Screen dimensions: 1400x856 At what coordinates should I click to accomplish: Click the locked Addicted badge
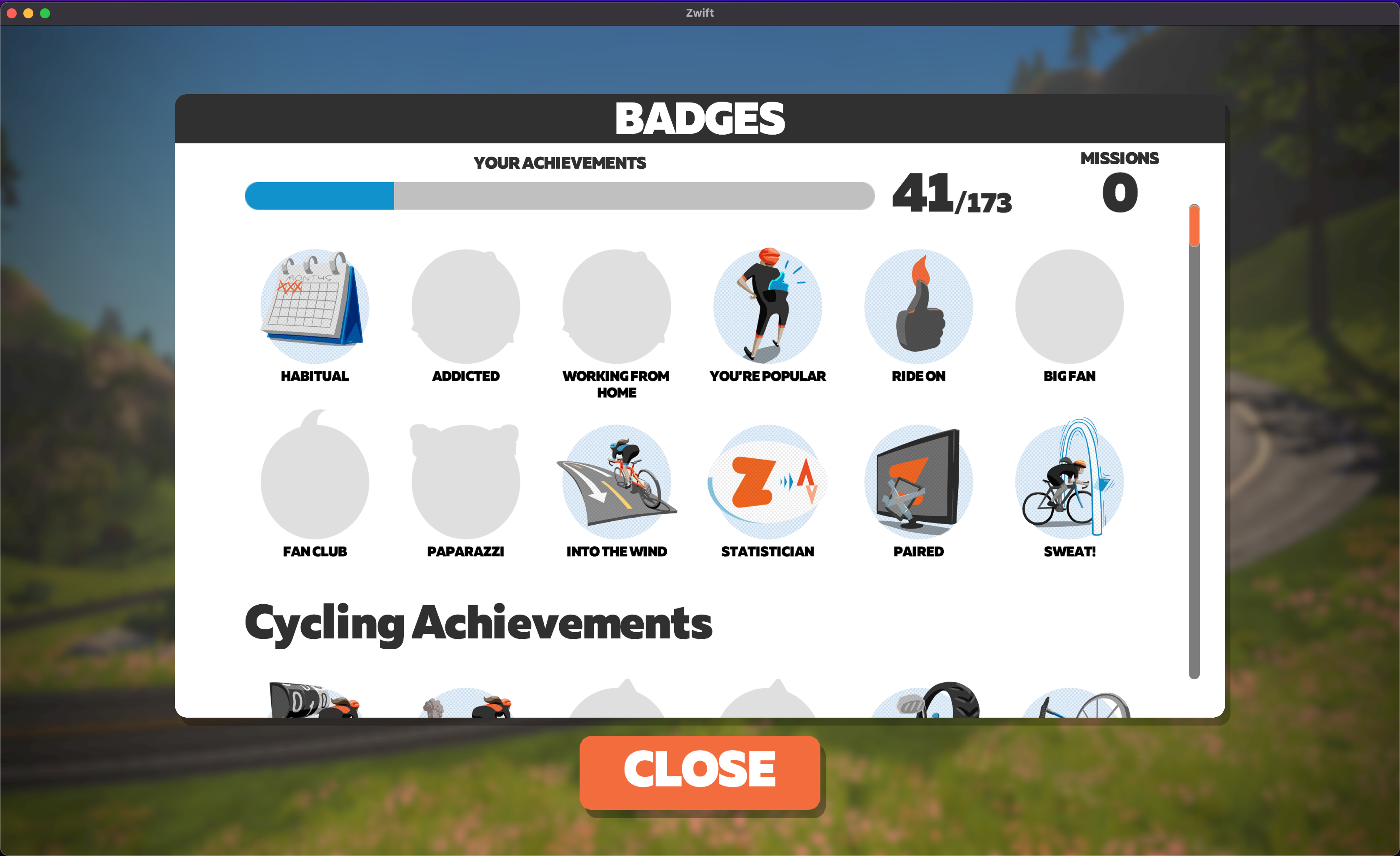click(465, 307)
